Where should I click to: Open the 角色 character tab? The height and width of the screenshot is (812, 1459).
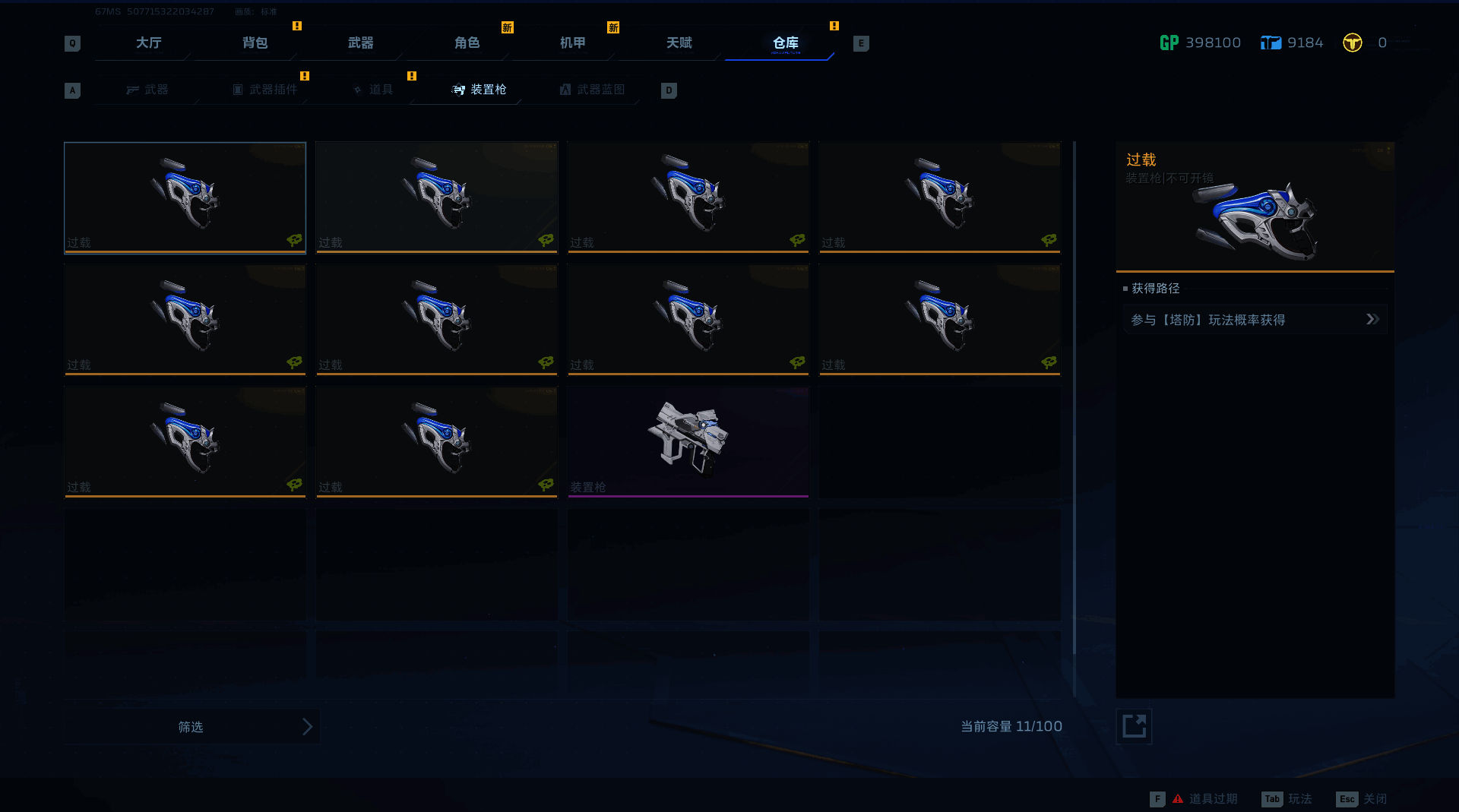point(467,43)
